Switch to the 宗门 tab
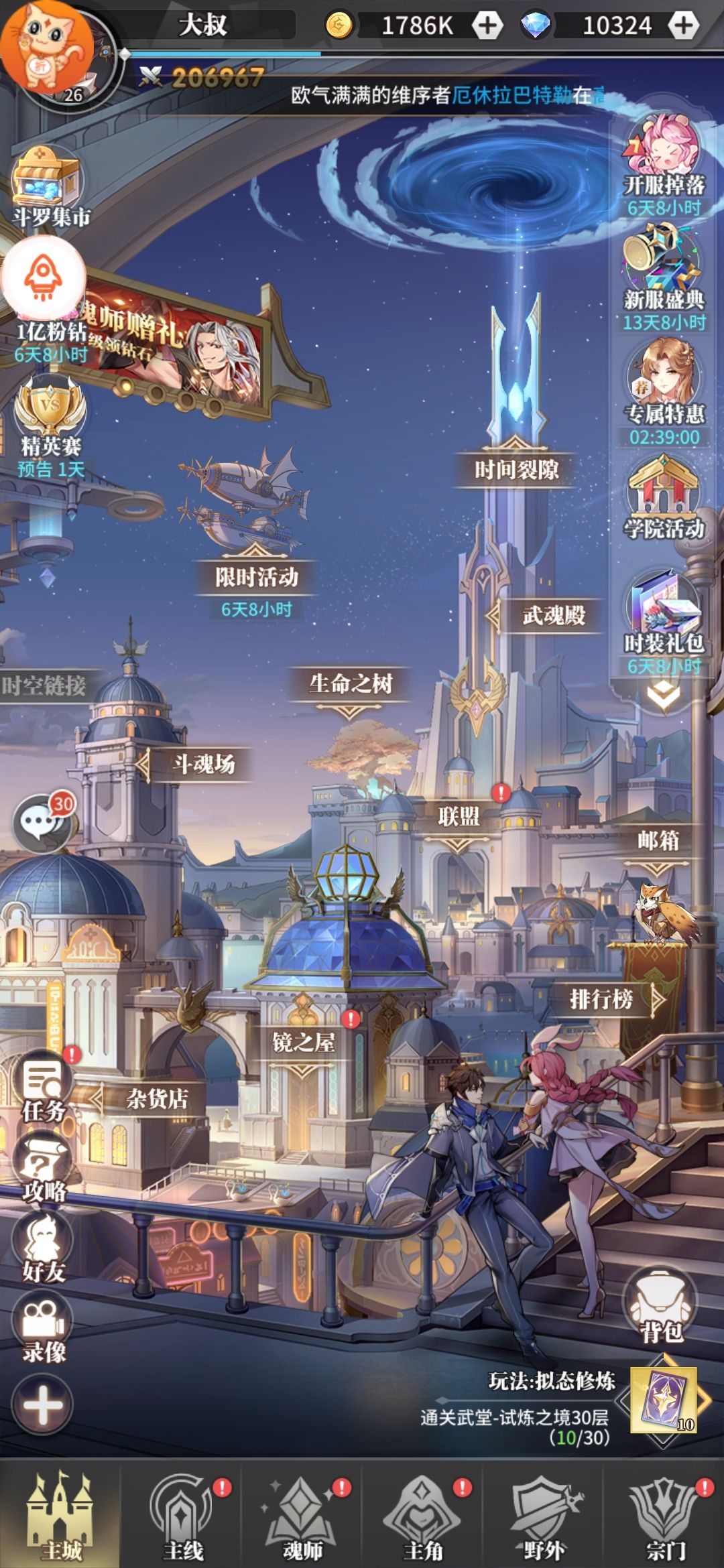This screenshot has width=724, height=1568. click(665, 1514)
